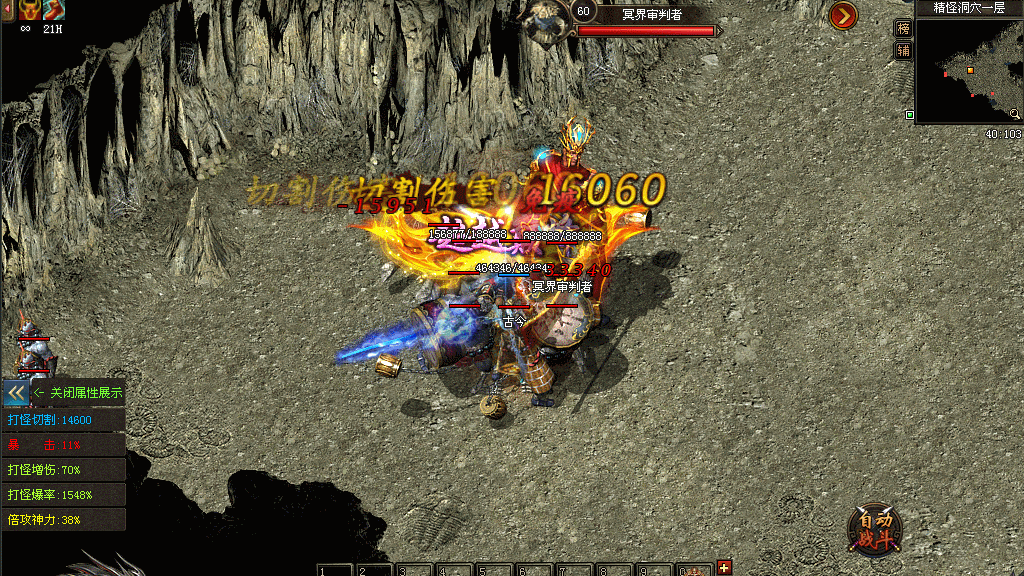Collapse the attribute panel with double-arrow button
Image resolution: width=1024 pixels, height=576 pixels.
pyautogui.click(x=16, y=392)
